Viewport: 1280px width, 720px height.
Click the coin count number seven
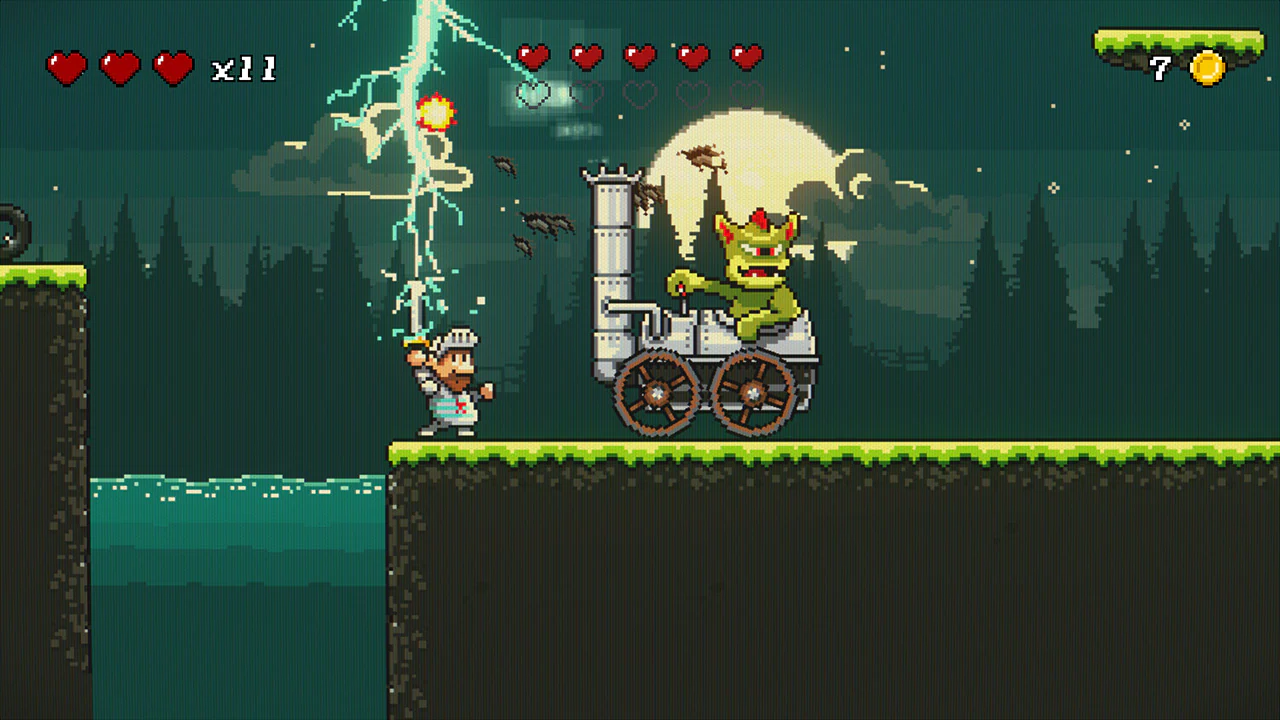coord(1160,67)
